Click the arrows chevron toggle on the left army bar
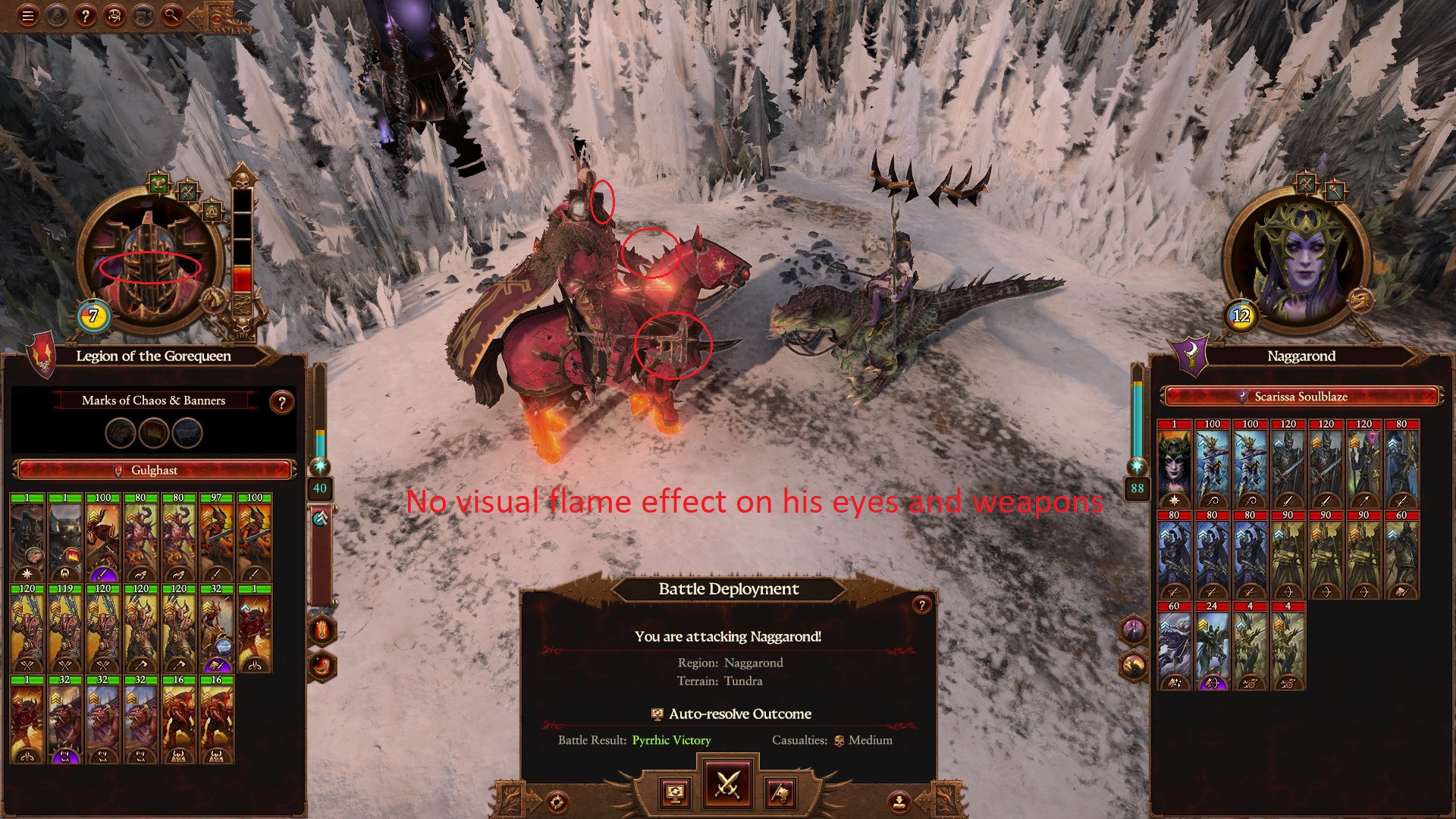1456x819 pixels. coord(321,518)
